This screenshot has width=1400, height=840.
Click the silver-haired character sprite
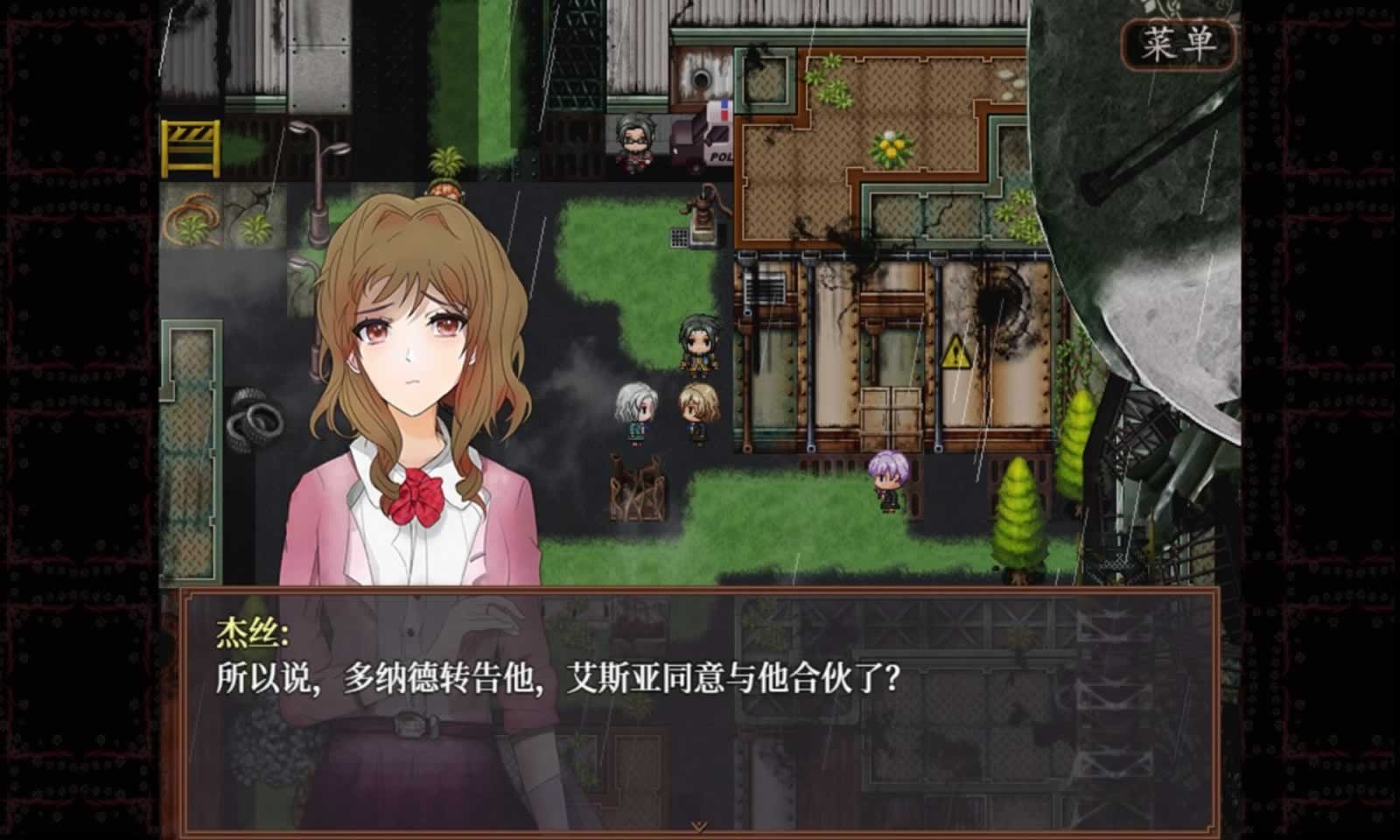[637, 411]
